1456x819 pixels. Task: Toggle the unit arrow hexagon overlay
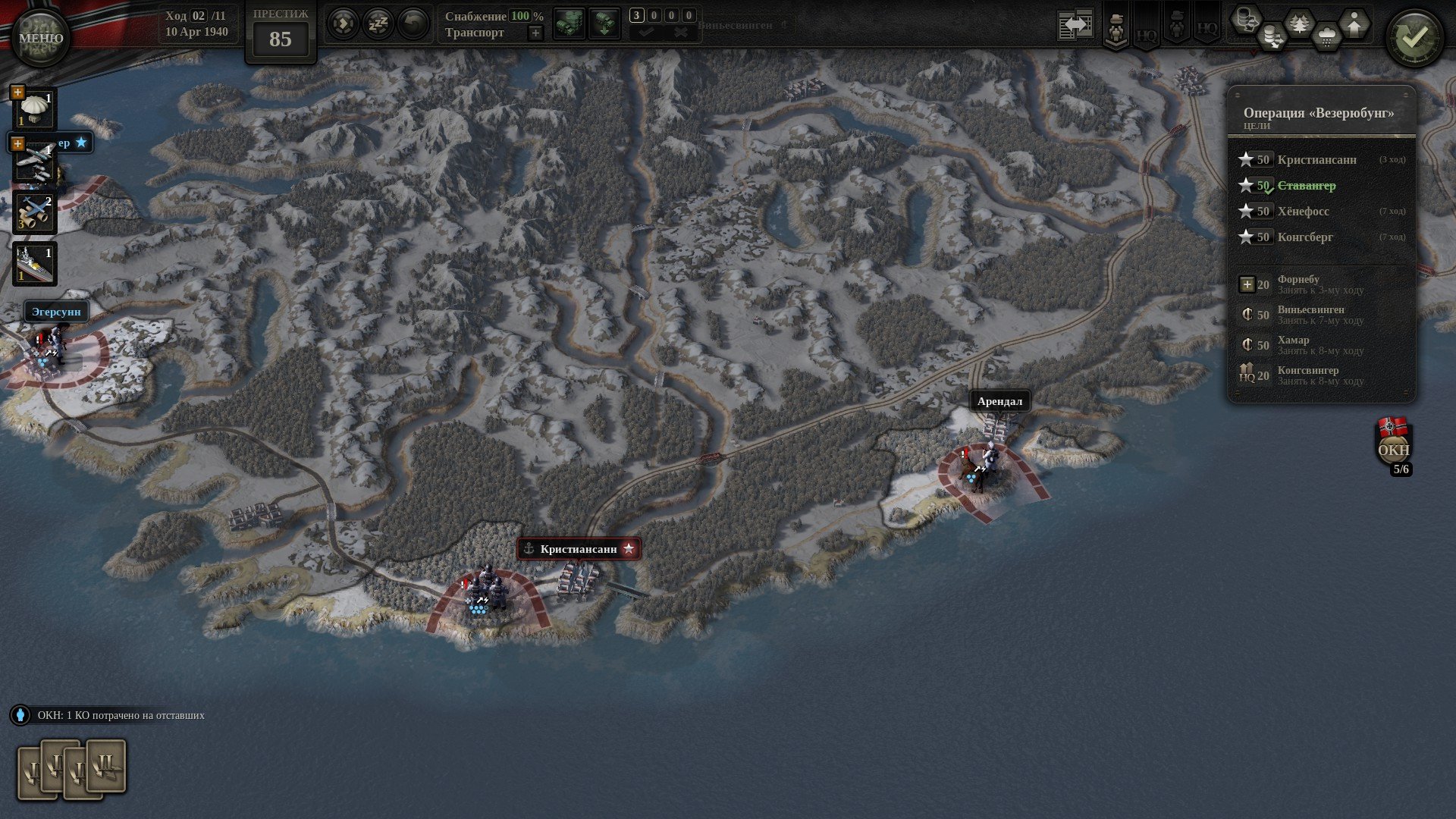1354,24
